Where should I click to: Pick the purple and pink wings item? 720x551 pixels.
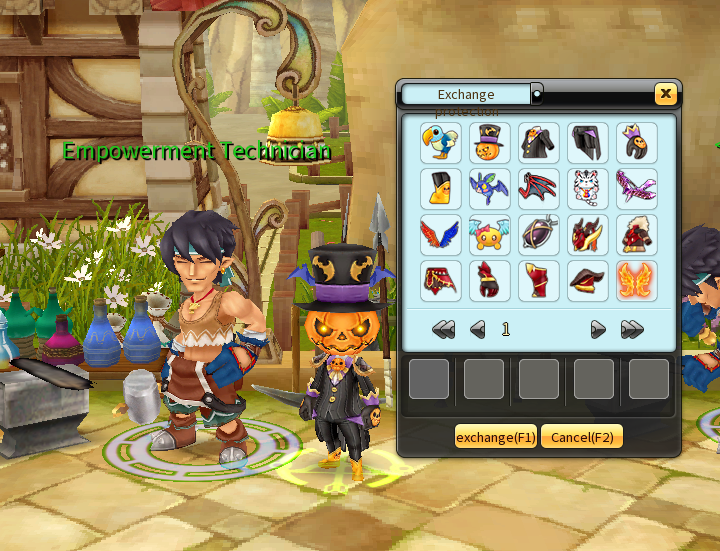[637, 189]
